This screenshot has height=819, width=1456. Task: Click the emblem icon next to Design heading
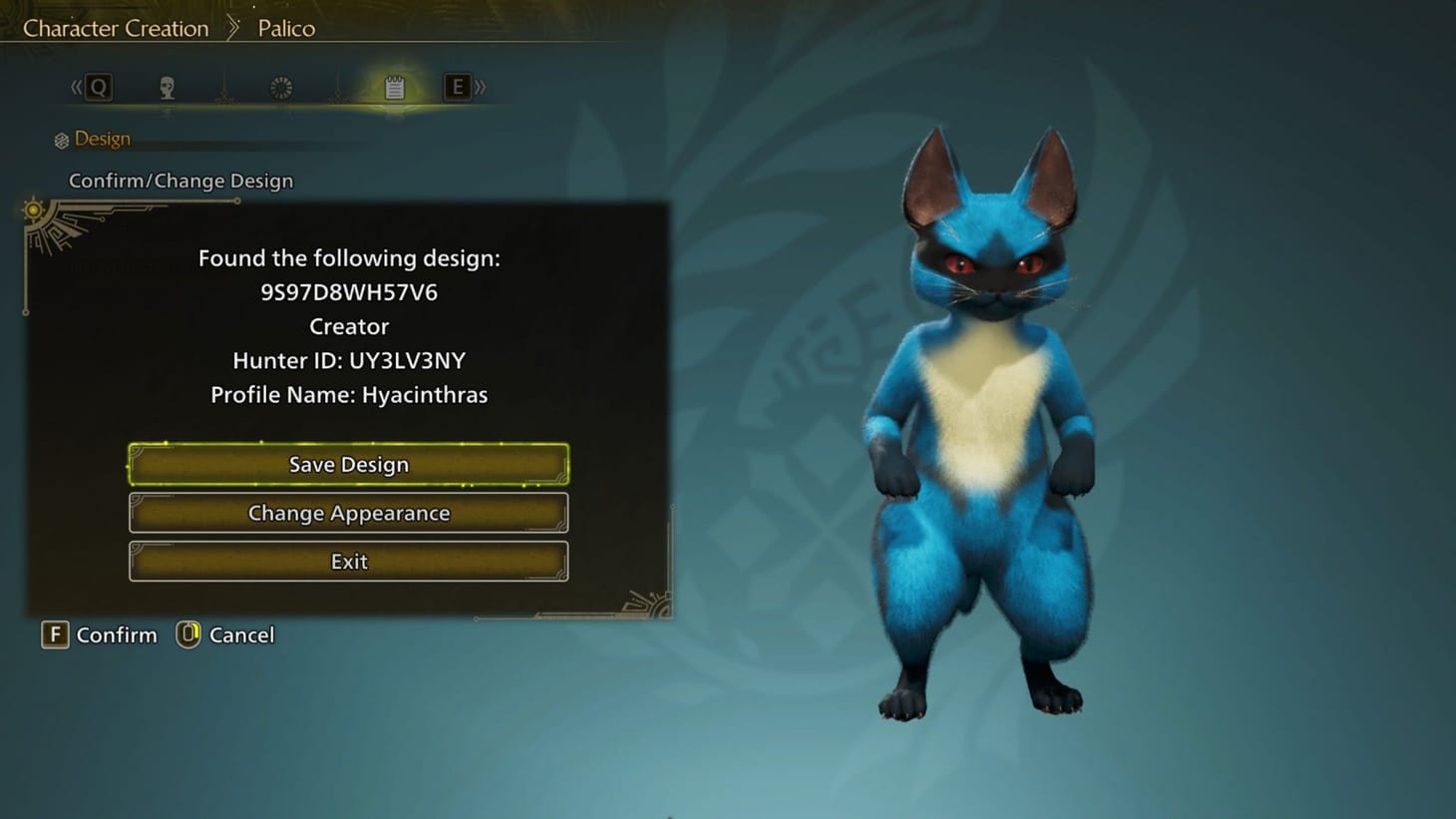(60, 139)
